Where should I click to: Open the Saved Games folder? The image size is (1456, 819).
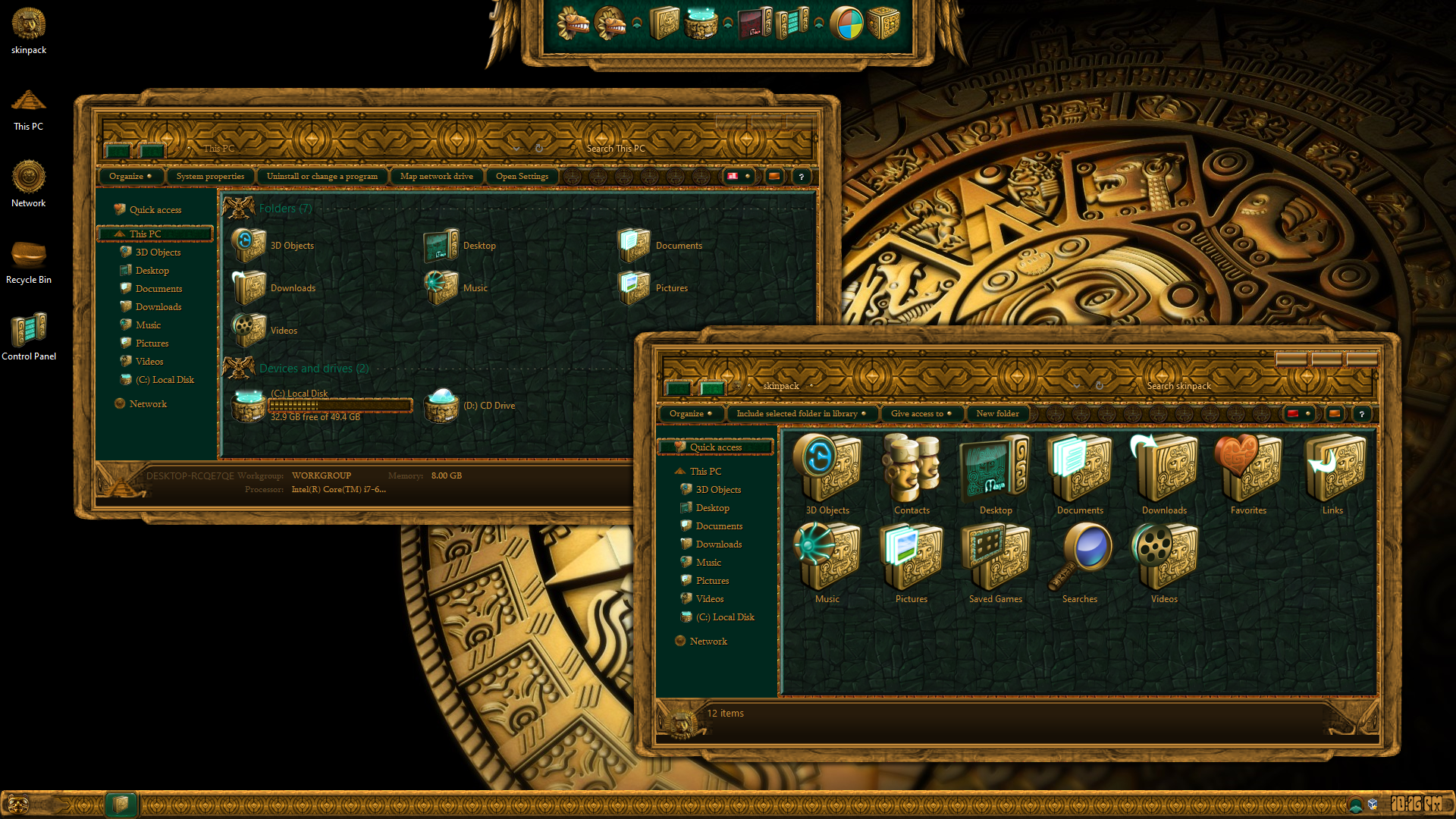(996, 563)
